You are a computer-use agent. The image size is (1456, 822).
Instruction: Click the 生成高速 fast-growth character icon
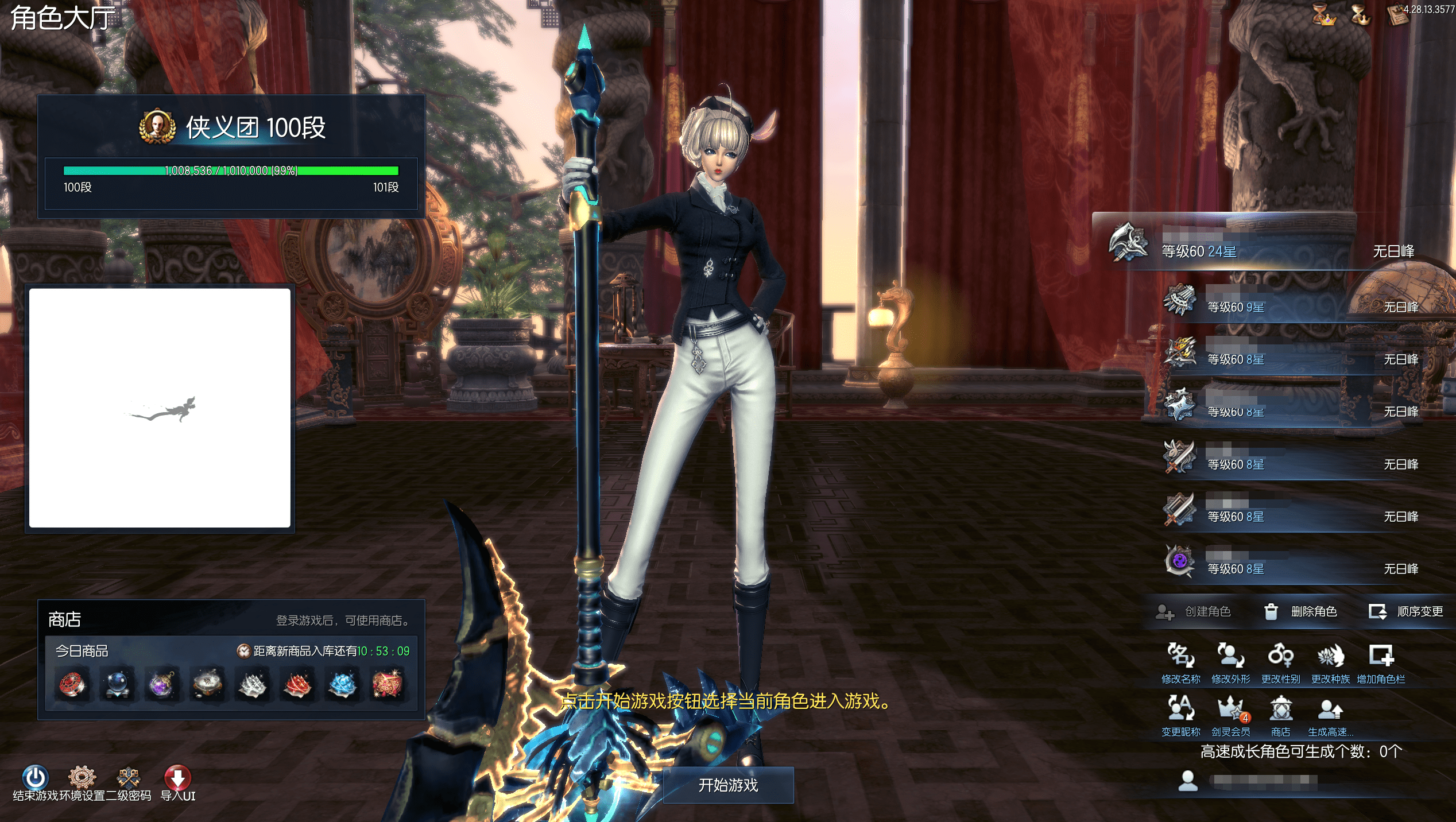point(1330,709)
